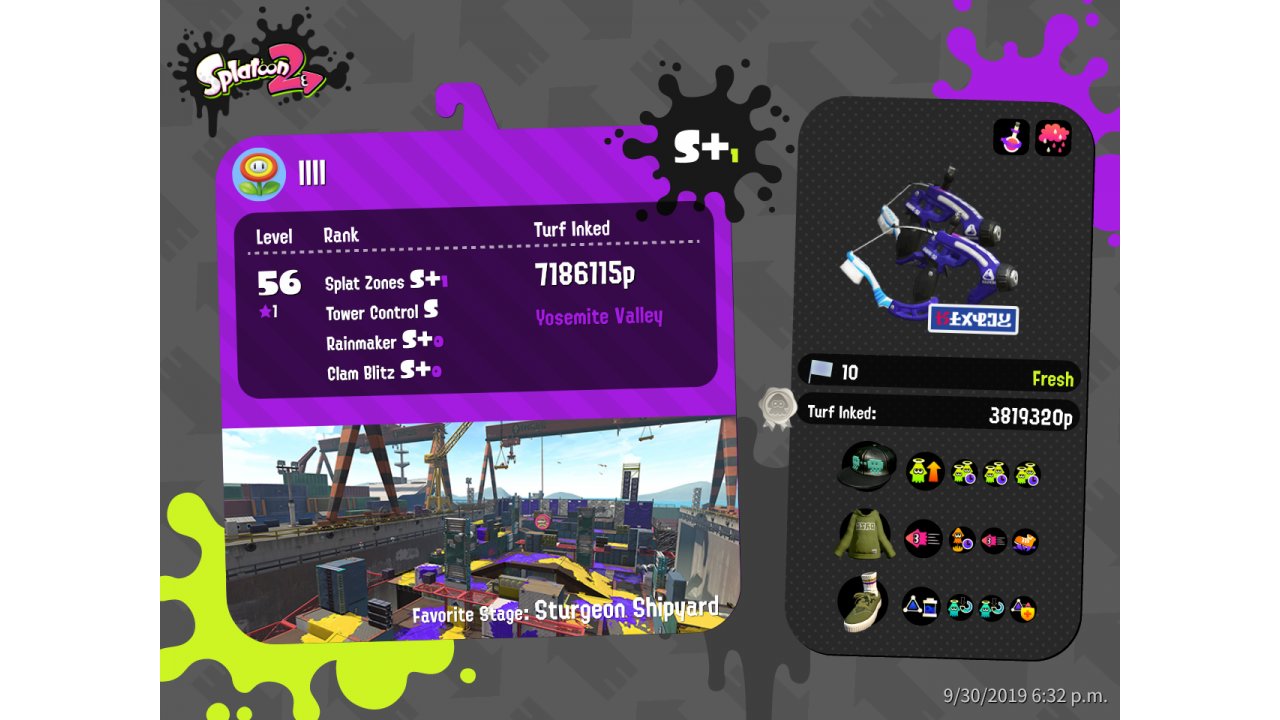
Task: Click the shoes' main ability triangle-and-tank icon
Action: (x=920, y=606)
